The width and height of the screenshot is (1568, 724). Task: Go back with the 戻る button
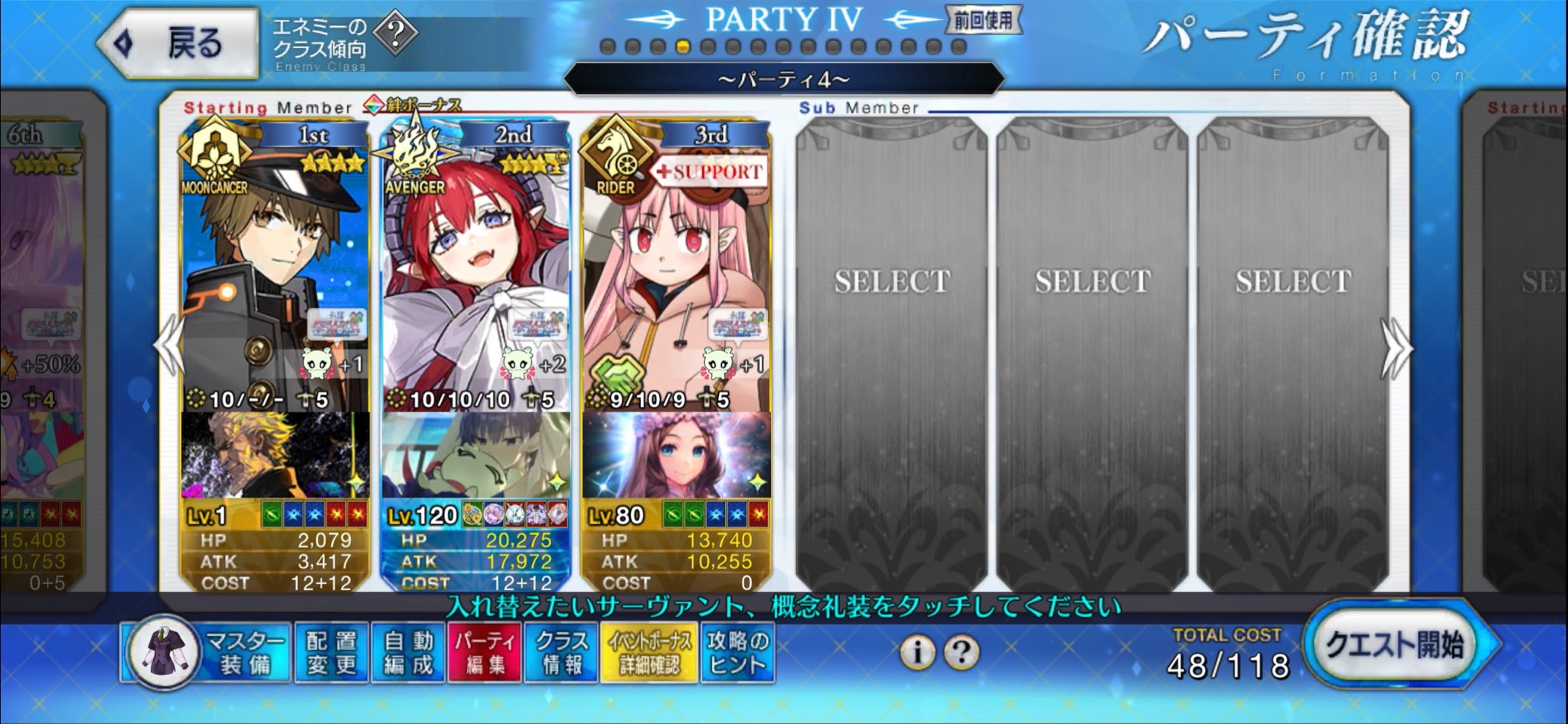[x=180, y=43]
